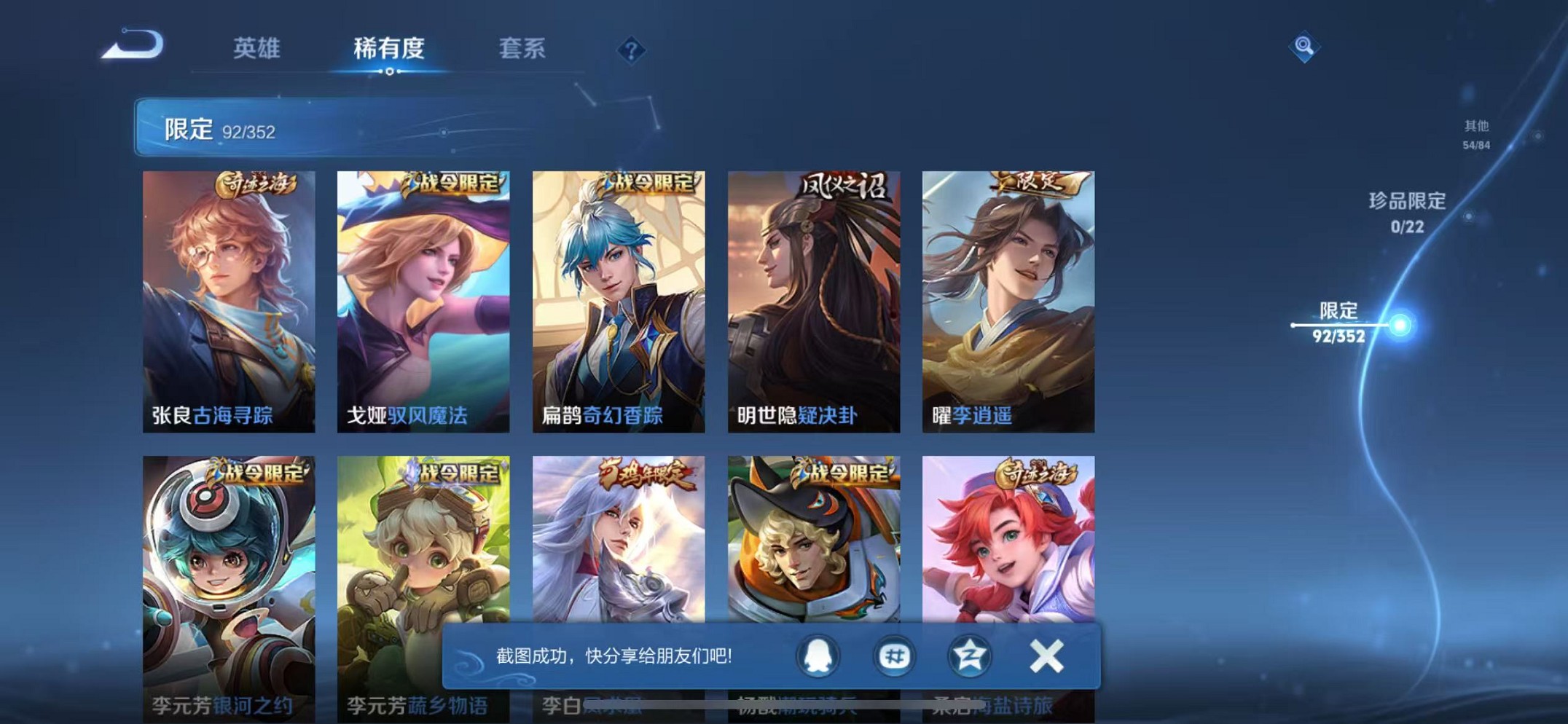Switch to the 英雄 tab
The width and height of the screenshot is (1568, 724).
[x=259, y=50]
